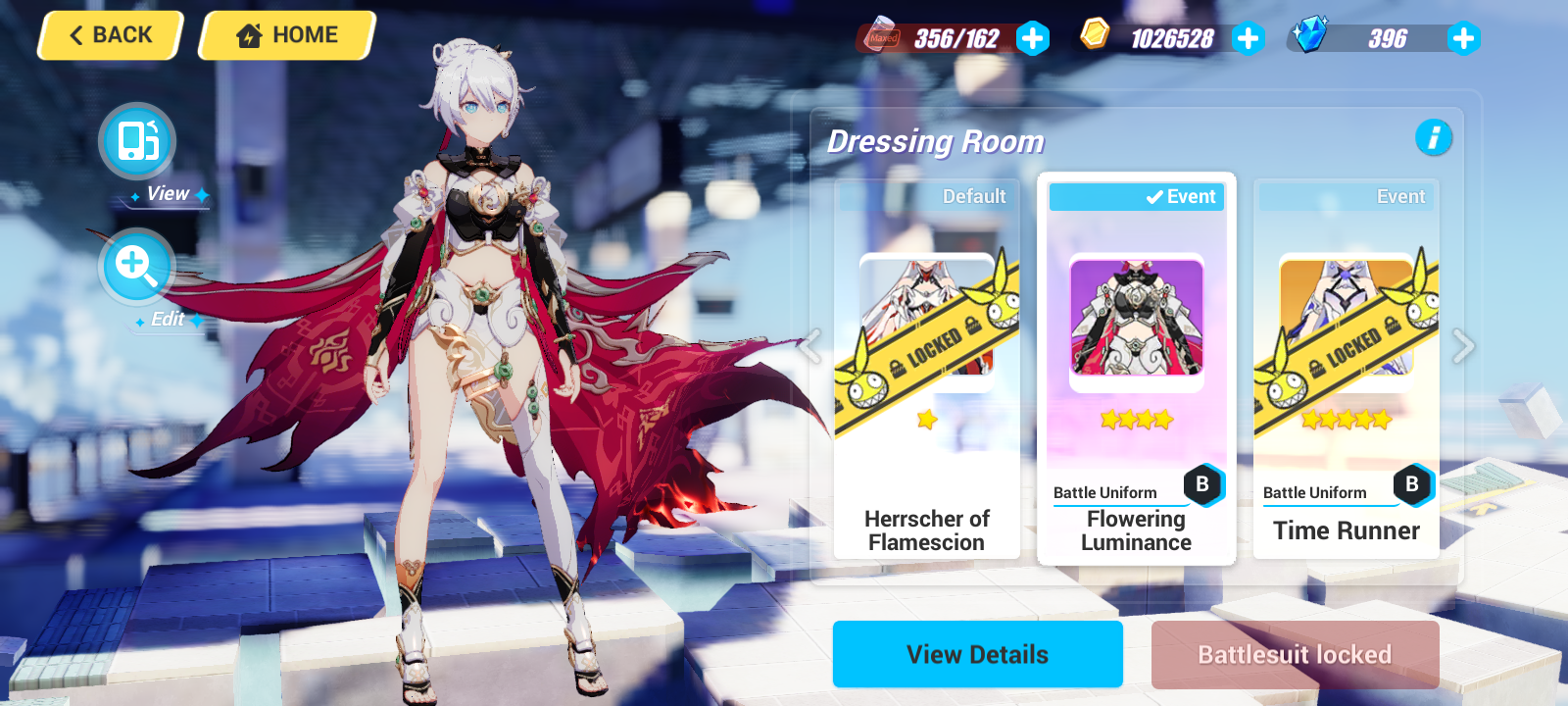
Task: Click the plus icon beside coin balance
Action: (1248, 39)
